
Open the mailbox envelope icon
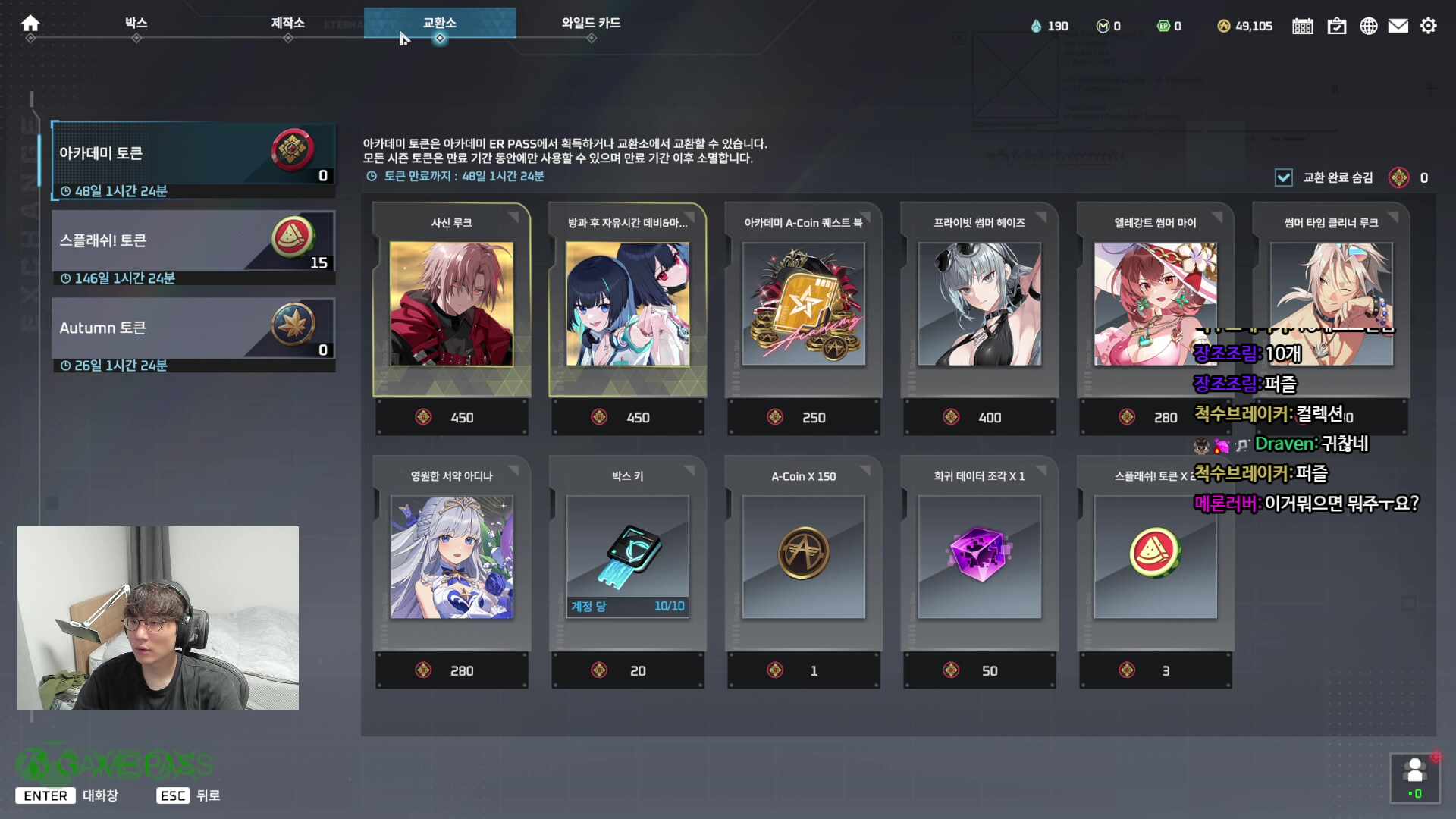[1398, 25]
